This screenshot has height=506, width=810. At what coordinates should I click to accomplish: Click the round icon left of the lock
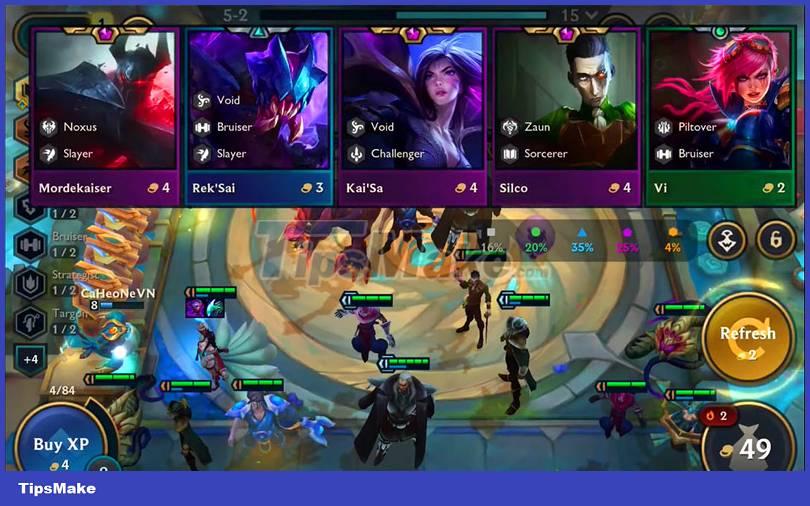[x=727, y=241]
